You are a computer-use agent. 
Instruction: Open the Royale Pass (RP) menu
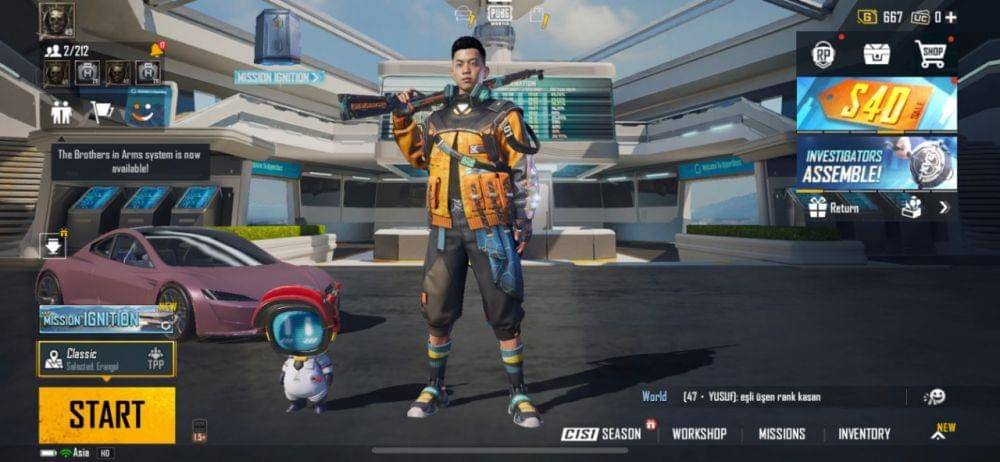tap(823, 55)
